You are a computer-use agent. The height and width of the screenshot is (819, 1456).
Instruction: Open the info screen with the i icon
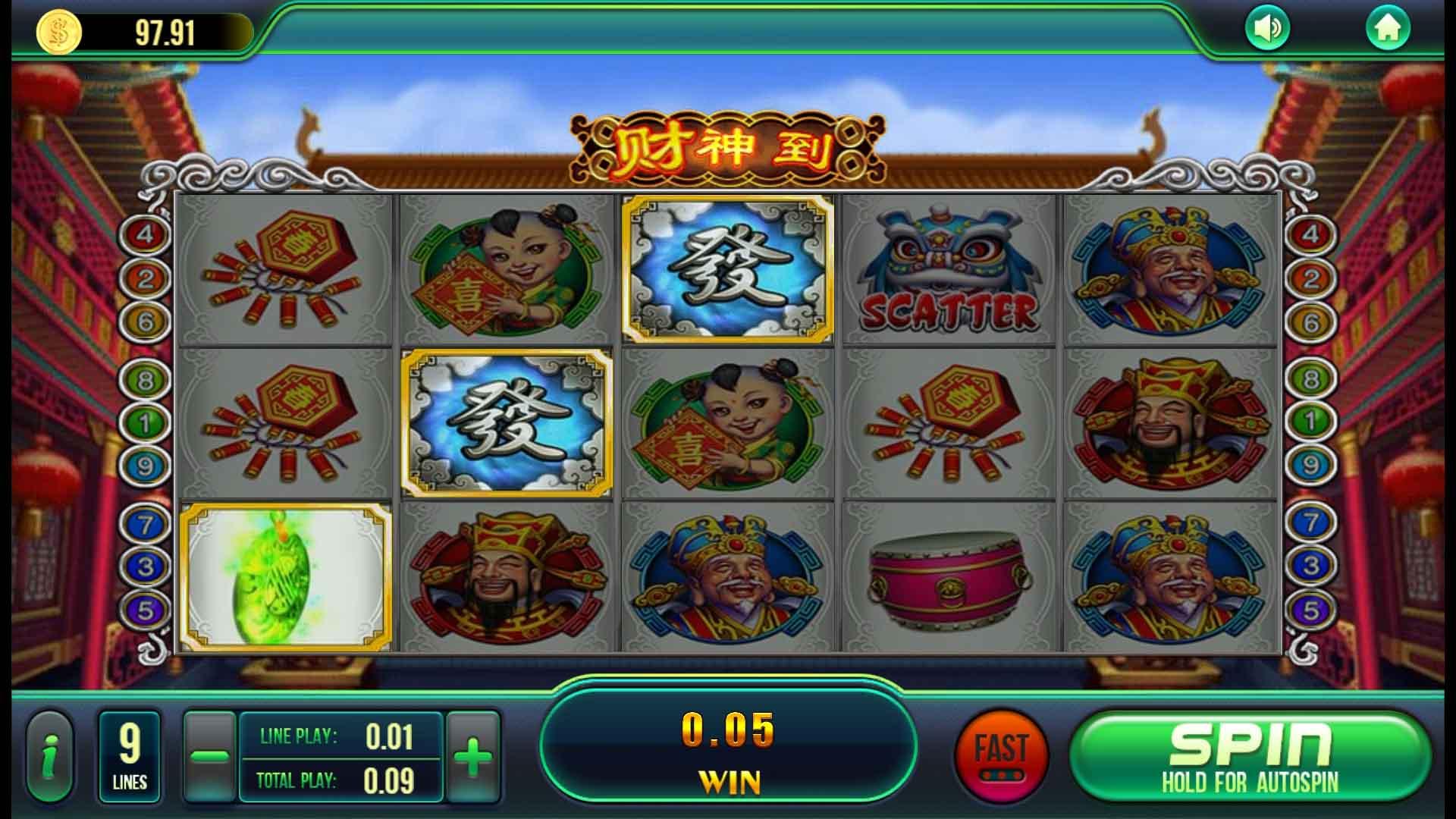pos(52,755)
